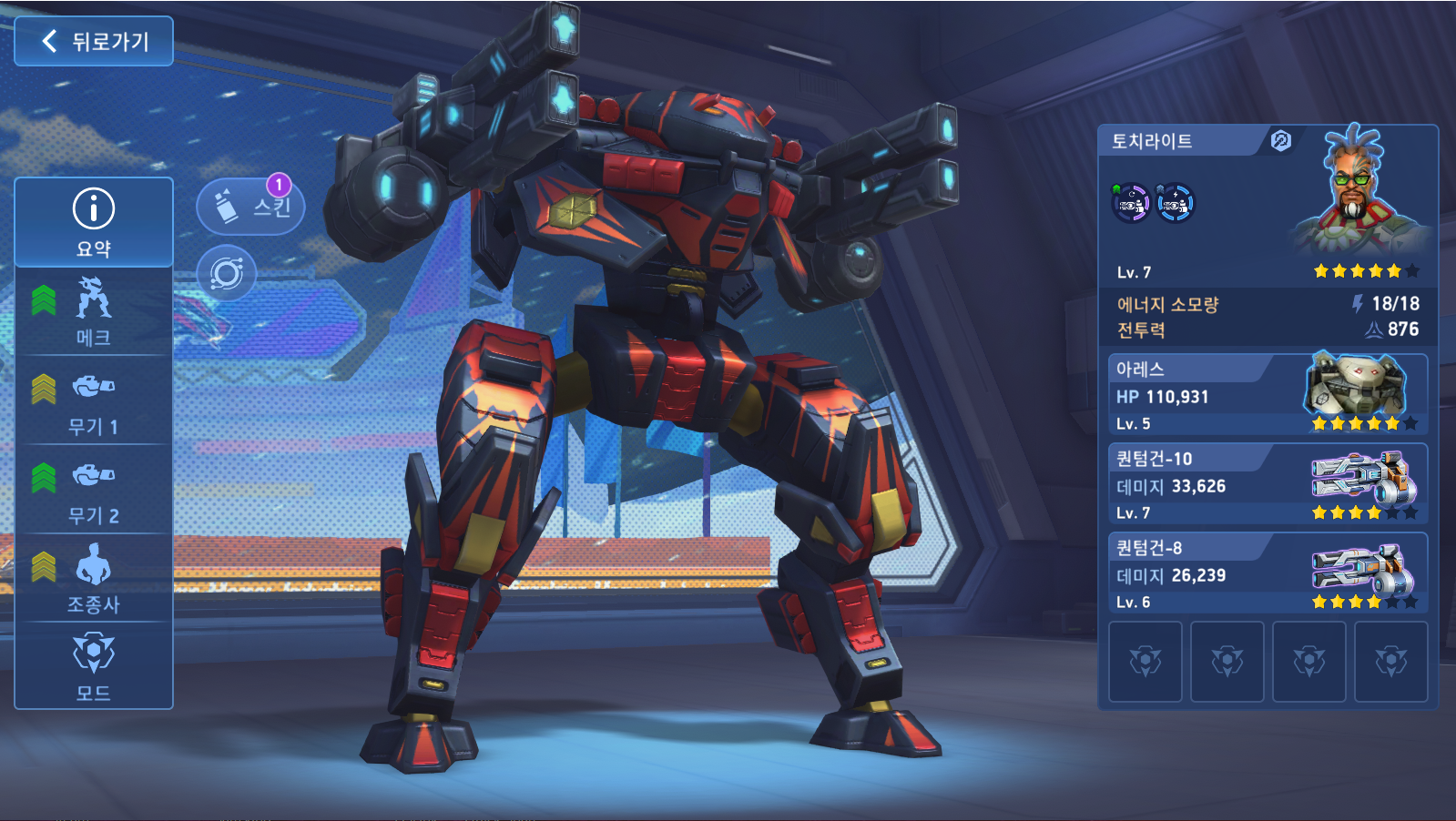Go back with the 뒤로가기 button

click(94, 41)
